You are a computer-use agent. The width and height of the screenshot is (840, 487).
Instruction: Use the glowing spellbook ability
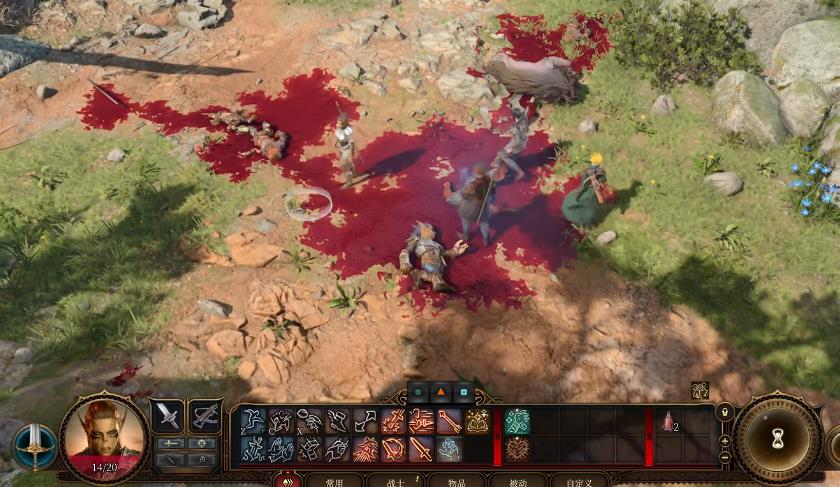click(x=477, y=421)
